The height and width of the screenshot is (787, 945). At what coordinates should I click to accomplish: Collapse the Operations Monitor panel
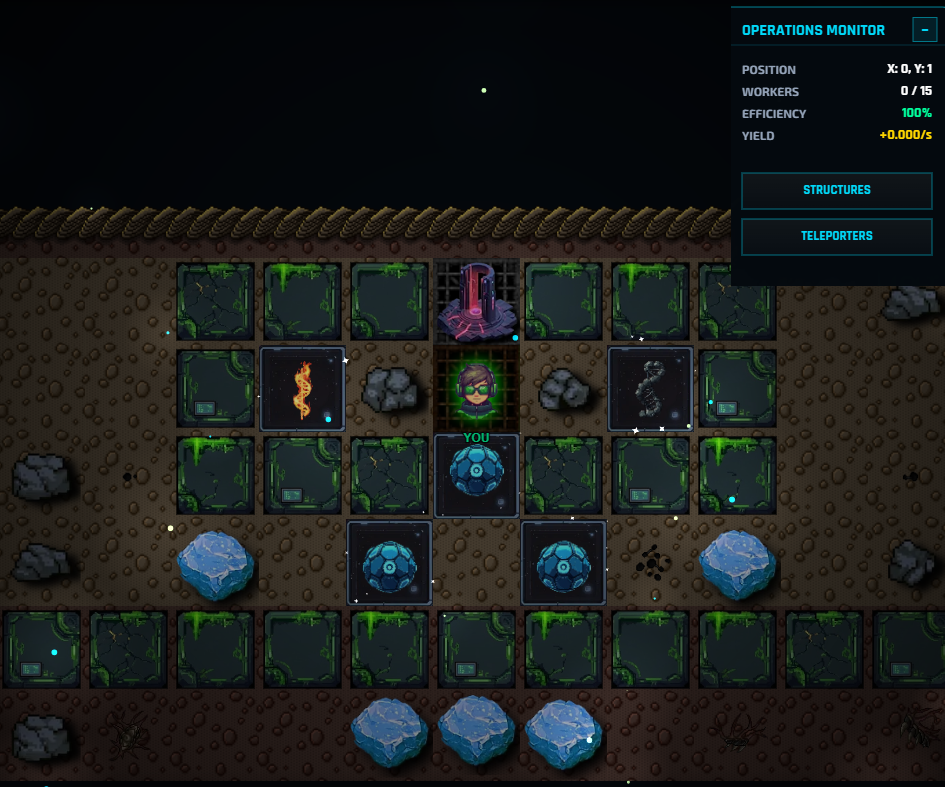click(x=924, y=30)
